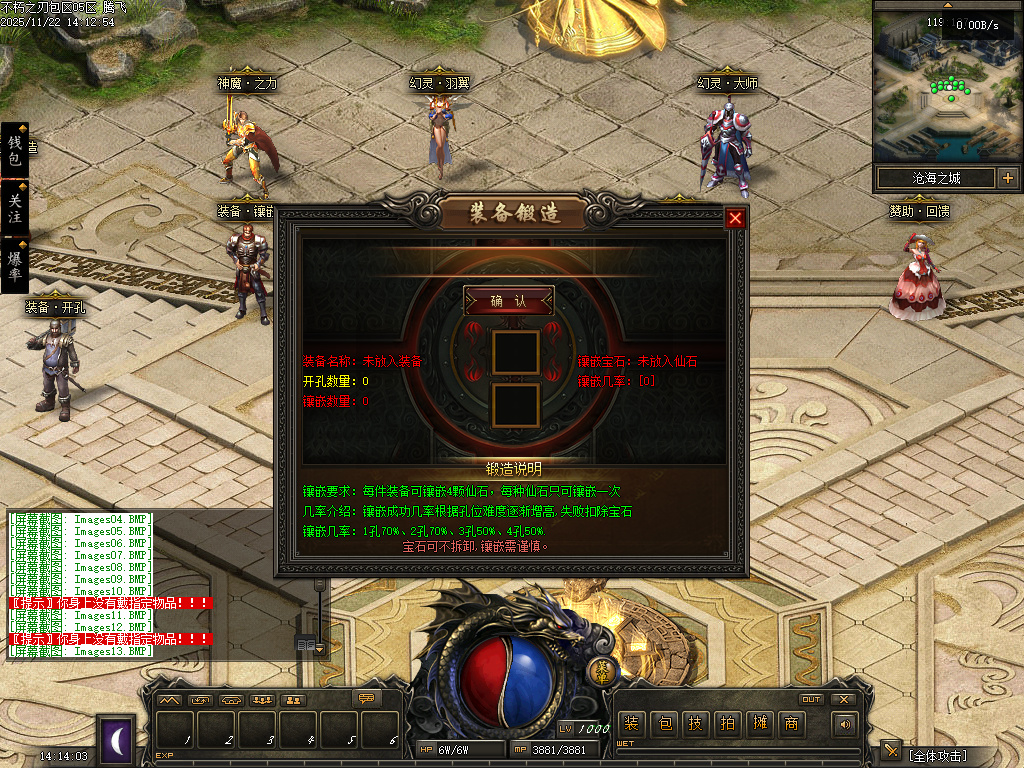
Task: Click the OUT logout button
Action: [811, 699]
